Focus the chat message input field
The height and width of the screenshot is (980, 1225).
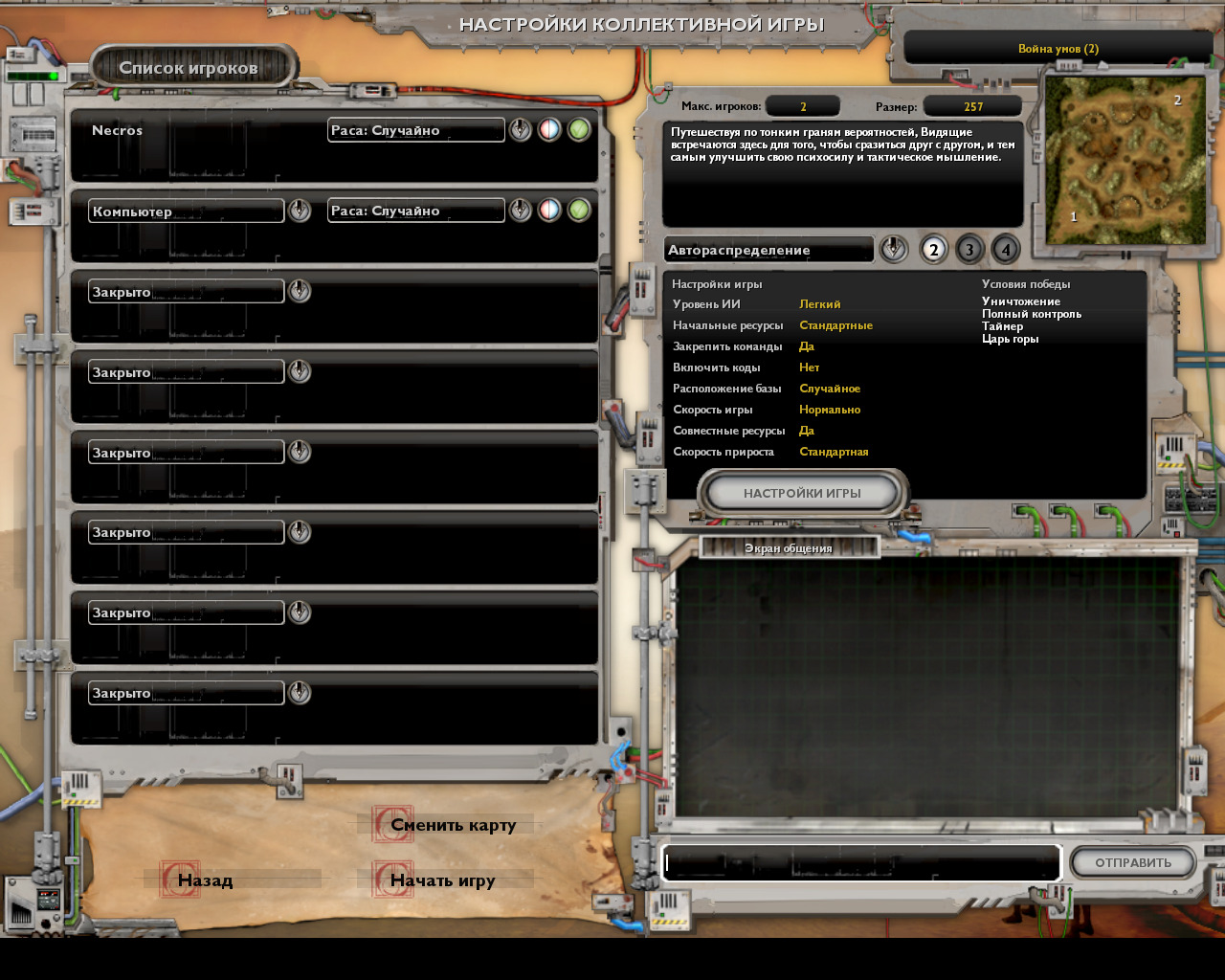tap(861, 862)
